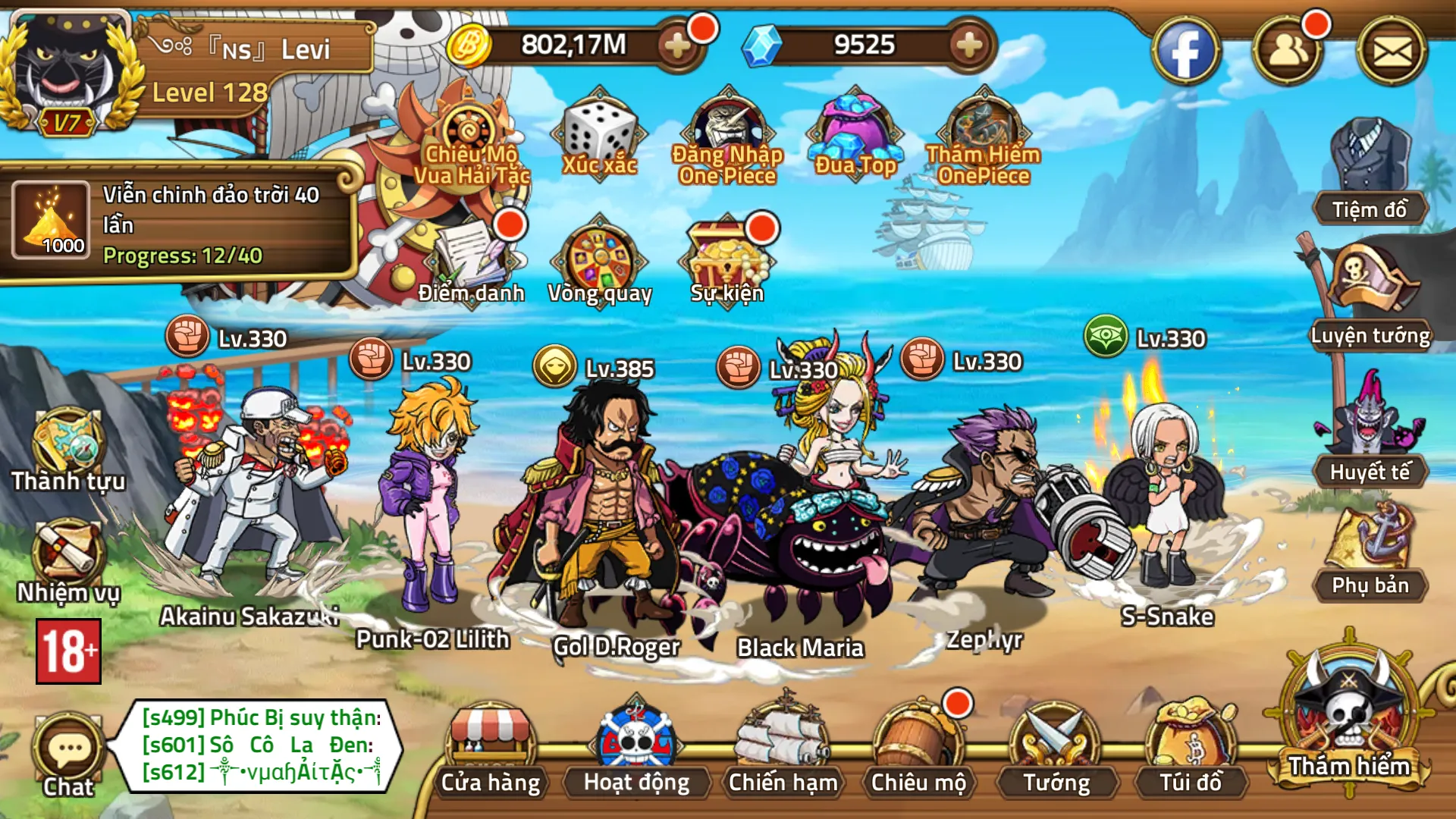The height and width of the screenshot is (819, 1456).
Task: Check the mailbox envelope icon
Action: click(1392, 52)
